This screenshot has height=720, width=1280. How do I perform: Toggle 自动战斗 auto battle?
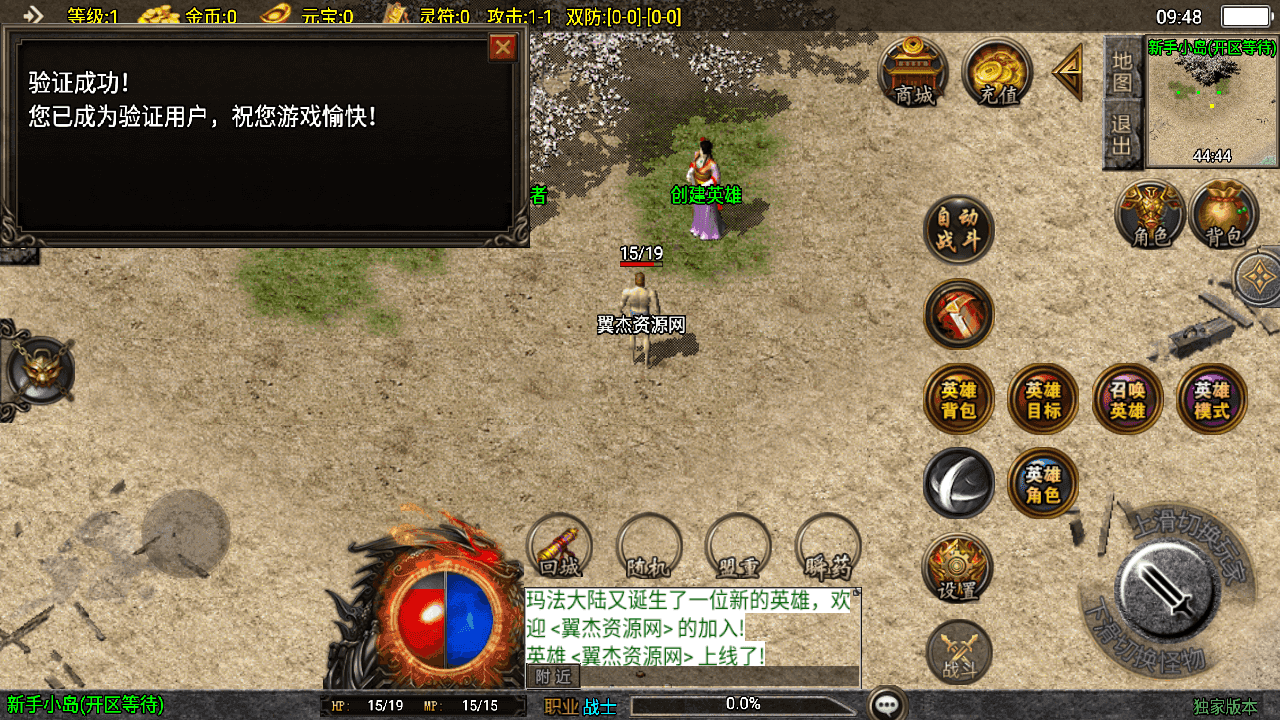pyautogui.click(x=958, y=230)
